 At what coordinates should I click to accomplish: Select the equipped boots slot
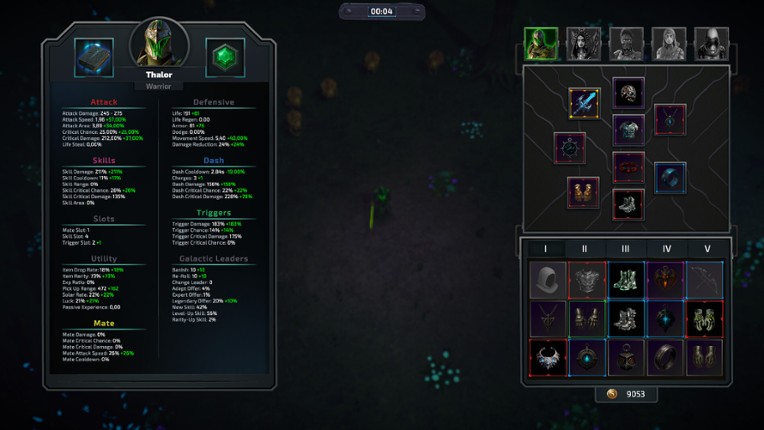point(628,204)
